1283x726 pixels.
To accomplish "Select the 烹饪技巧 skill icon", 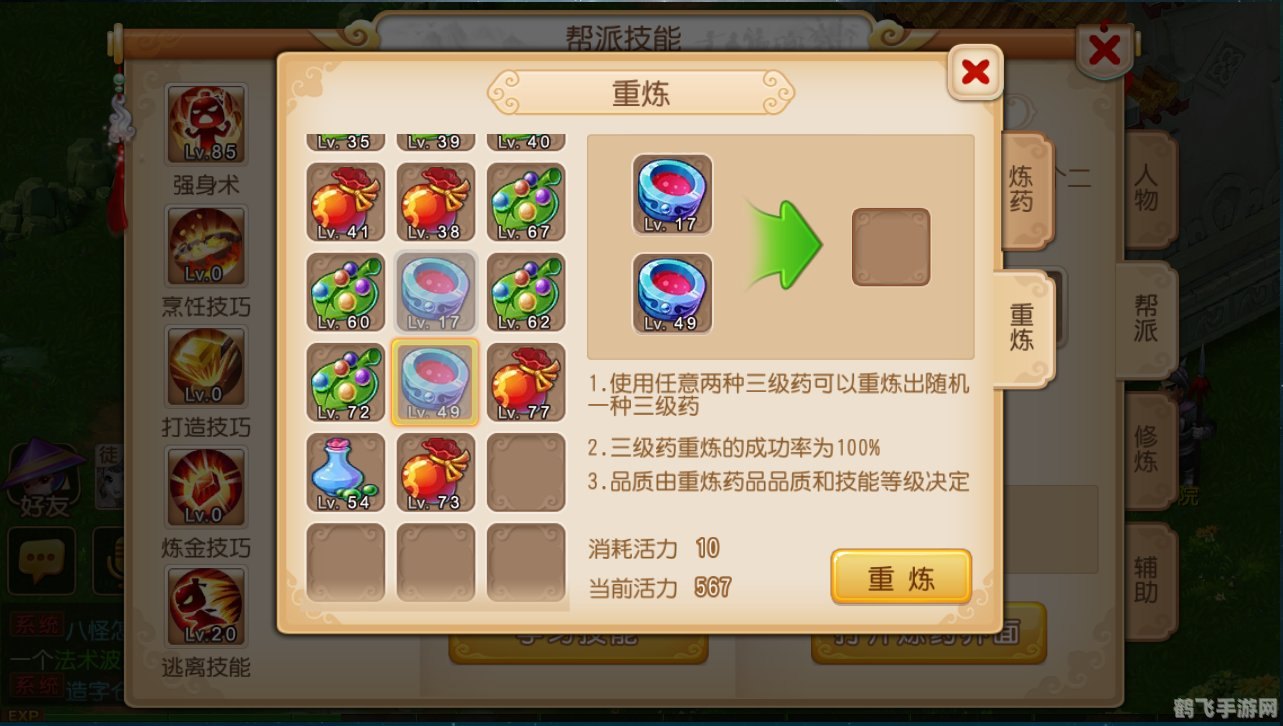I will 205,245.
